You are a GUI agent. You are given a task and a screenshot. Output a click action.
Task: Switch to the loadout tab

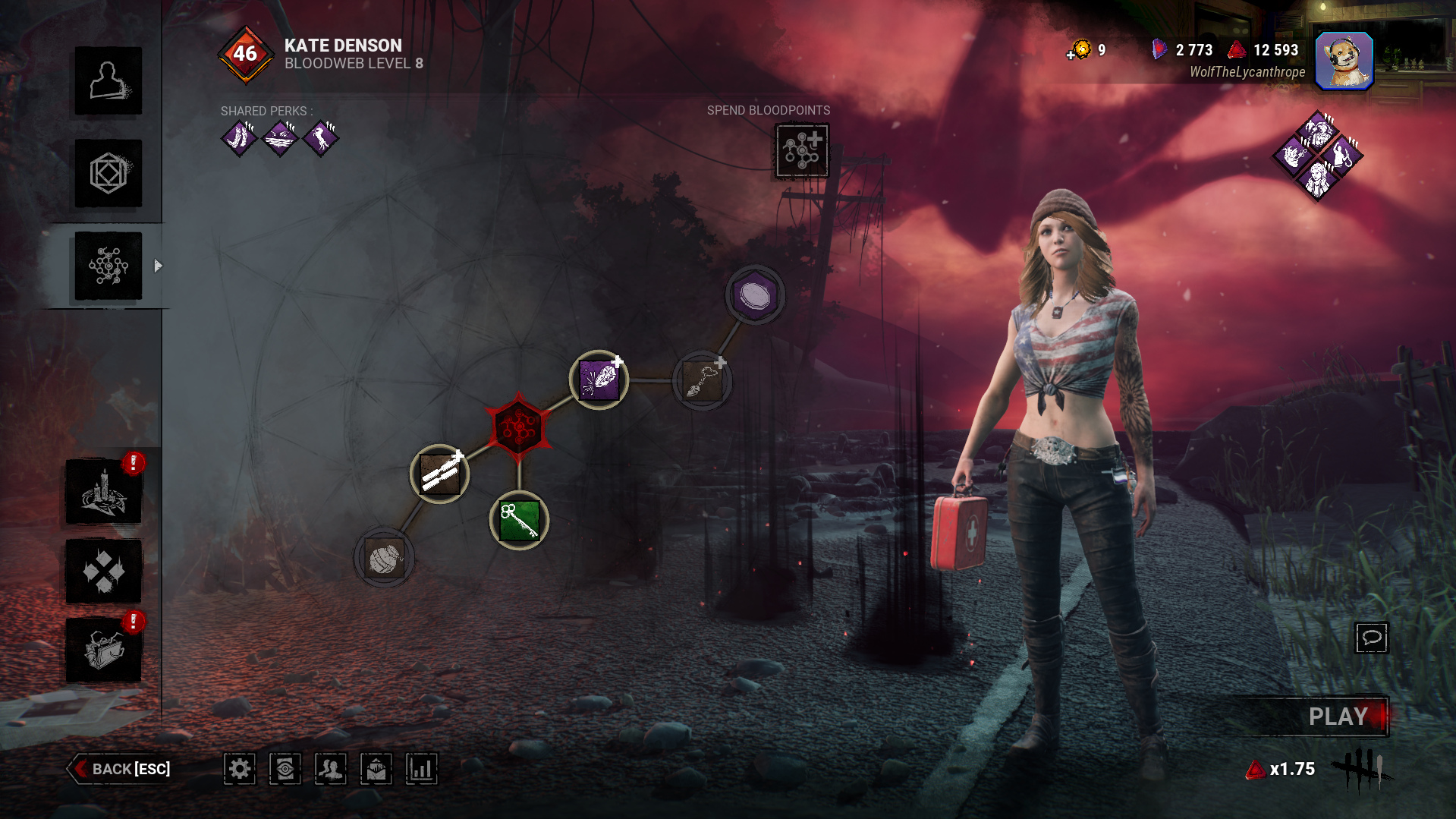click(x=108, y=174)
